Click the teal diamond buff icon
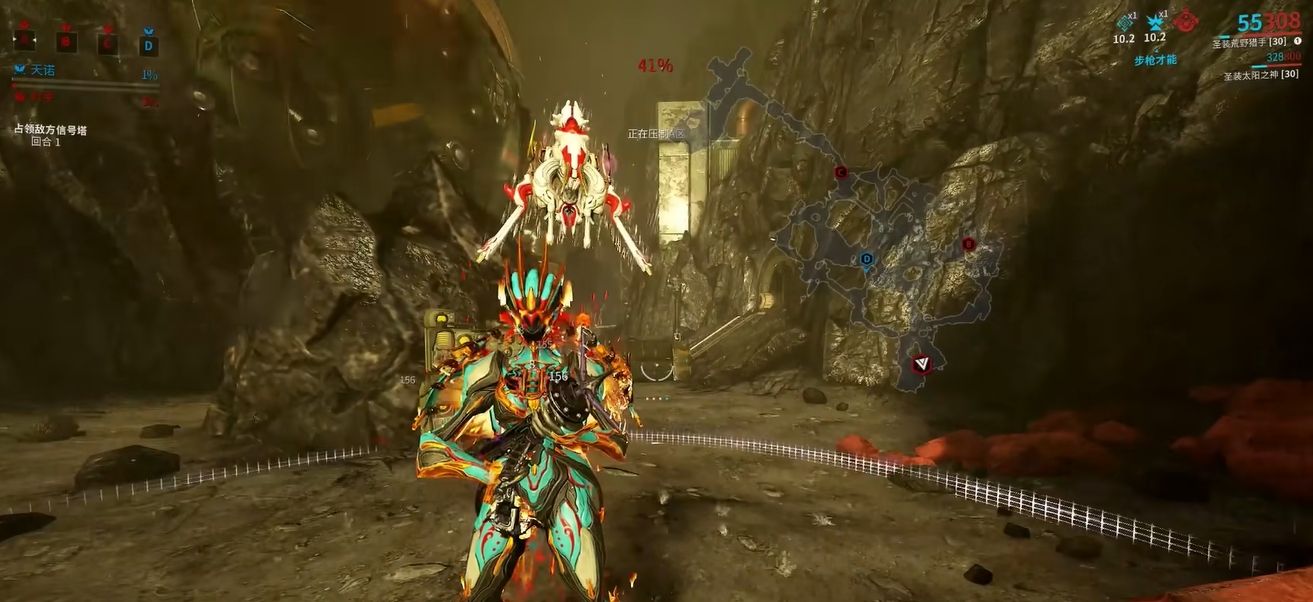Viewport: 1313px width, 602px height. [x=1124, y=23]
